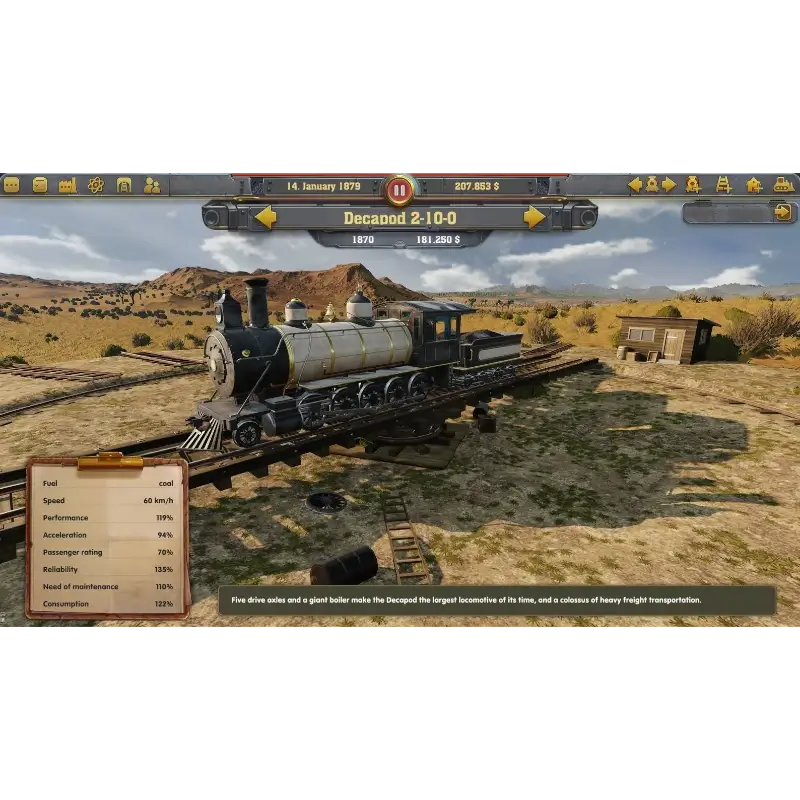This screenshot has height=800, width=800.
Task: Open the speech bubble menu icon
Action: click(x=12, y=185)
